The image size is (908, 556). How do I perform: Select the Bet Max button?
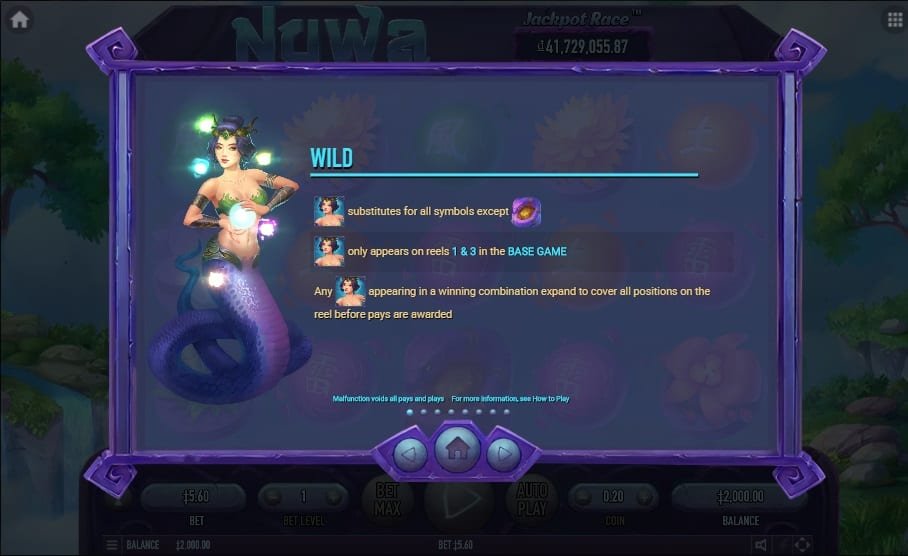[387, 498]
